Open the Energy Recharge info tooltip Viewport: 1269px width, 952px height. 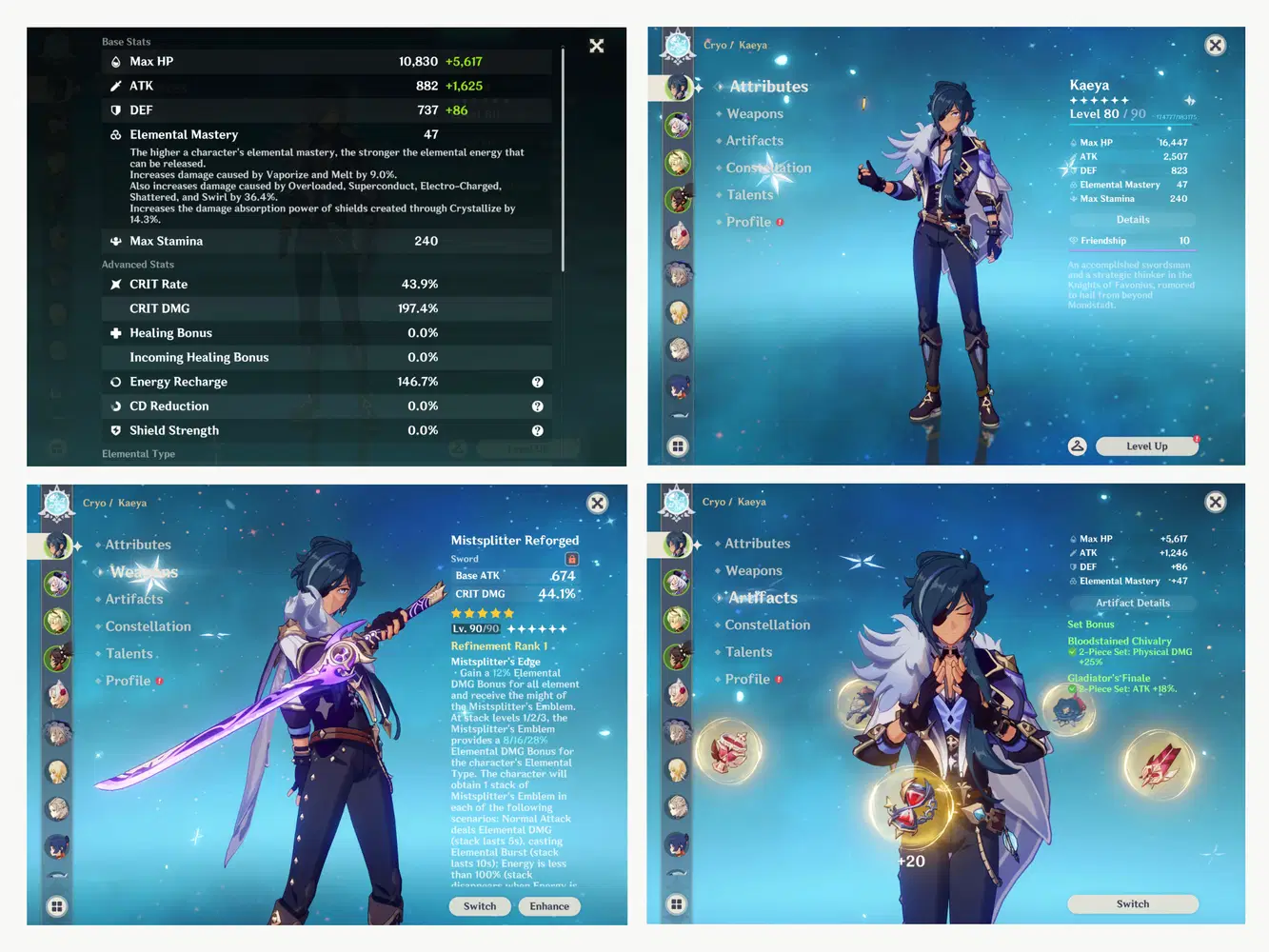[x=537, y=381]
